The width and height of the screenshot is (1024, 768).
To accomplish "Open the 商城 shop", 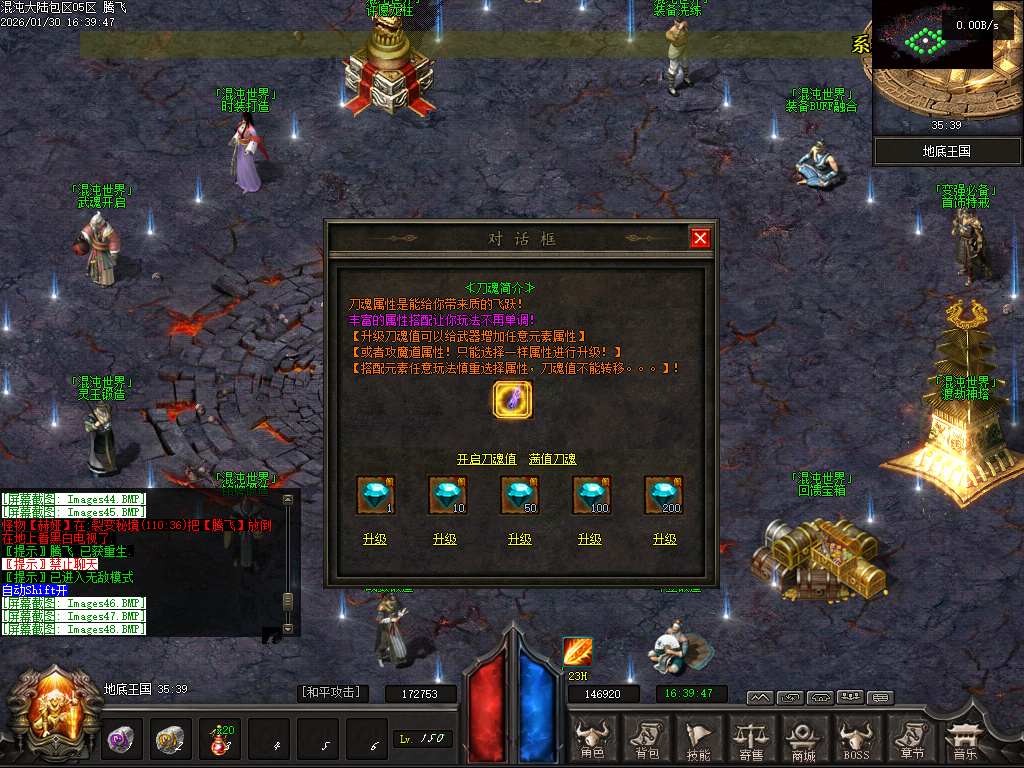I will point(803,740).
